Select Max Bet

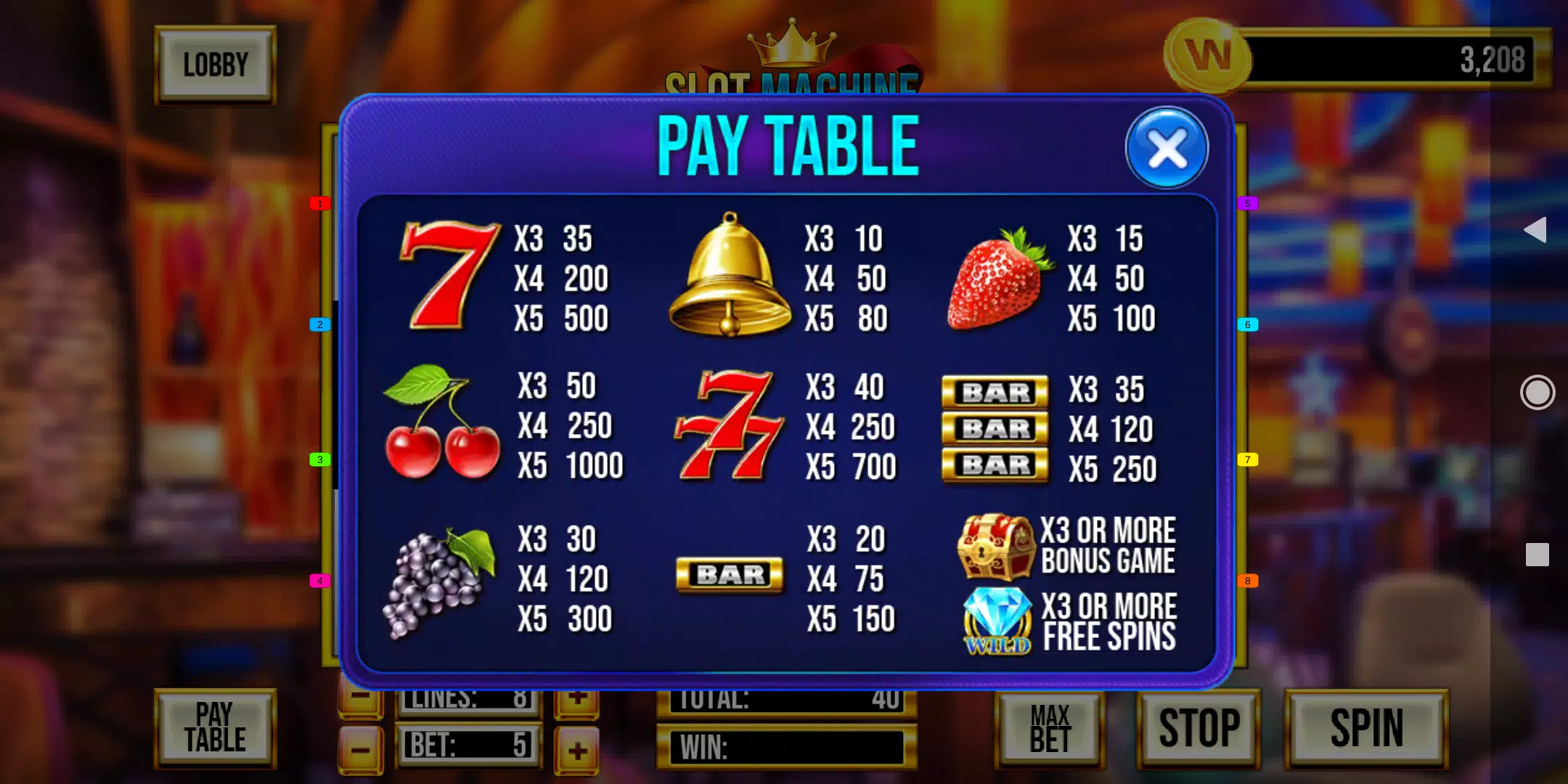(1050, 728)
